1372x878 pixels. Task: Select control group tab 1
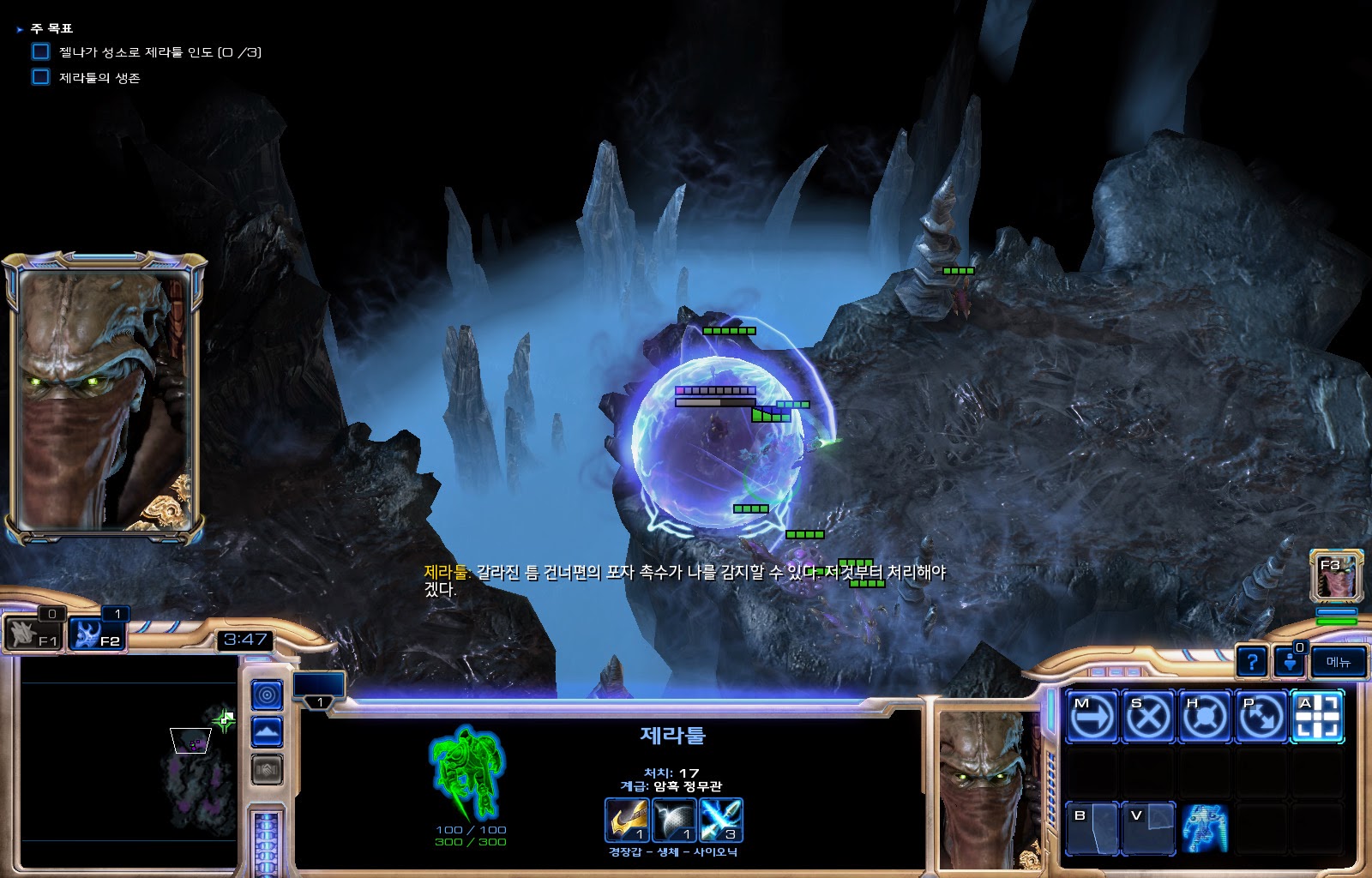tap(319, 690)
